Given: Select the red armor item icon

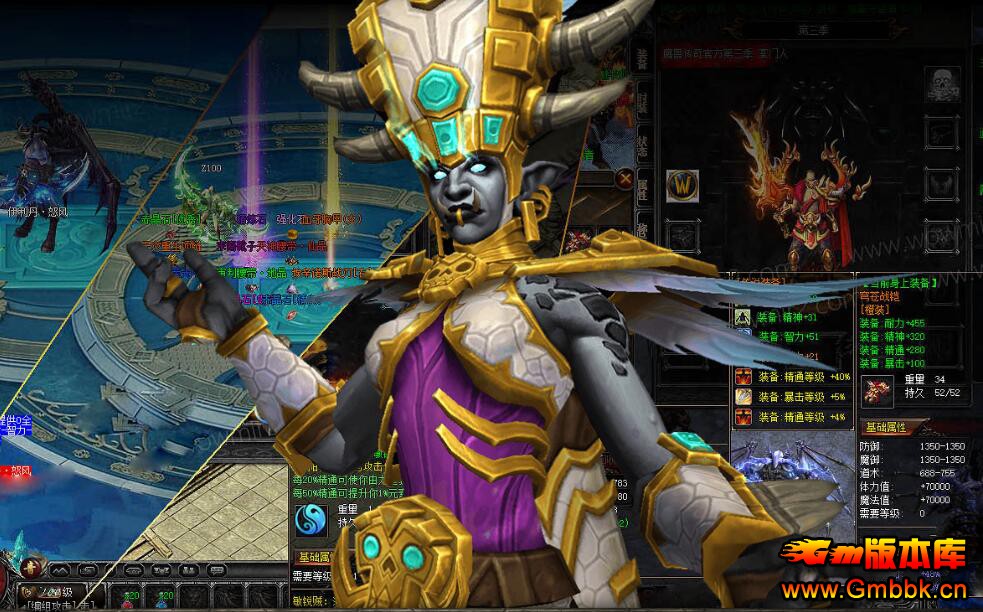Looking at the screenshot, I should coord(878,388).
